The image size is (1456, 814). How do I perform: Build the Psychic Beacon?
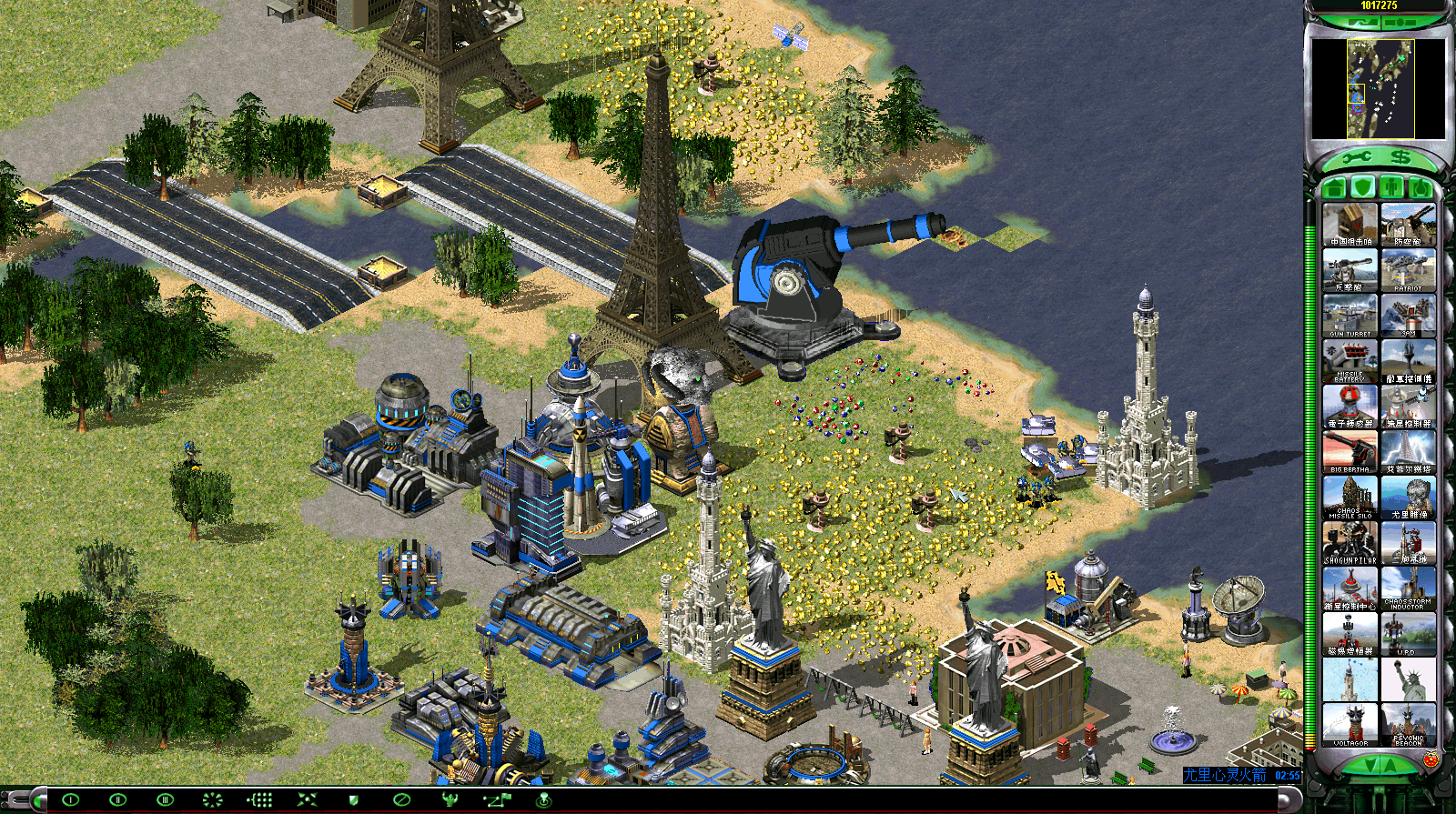tap(1408, 725)
